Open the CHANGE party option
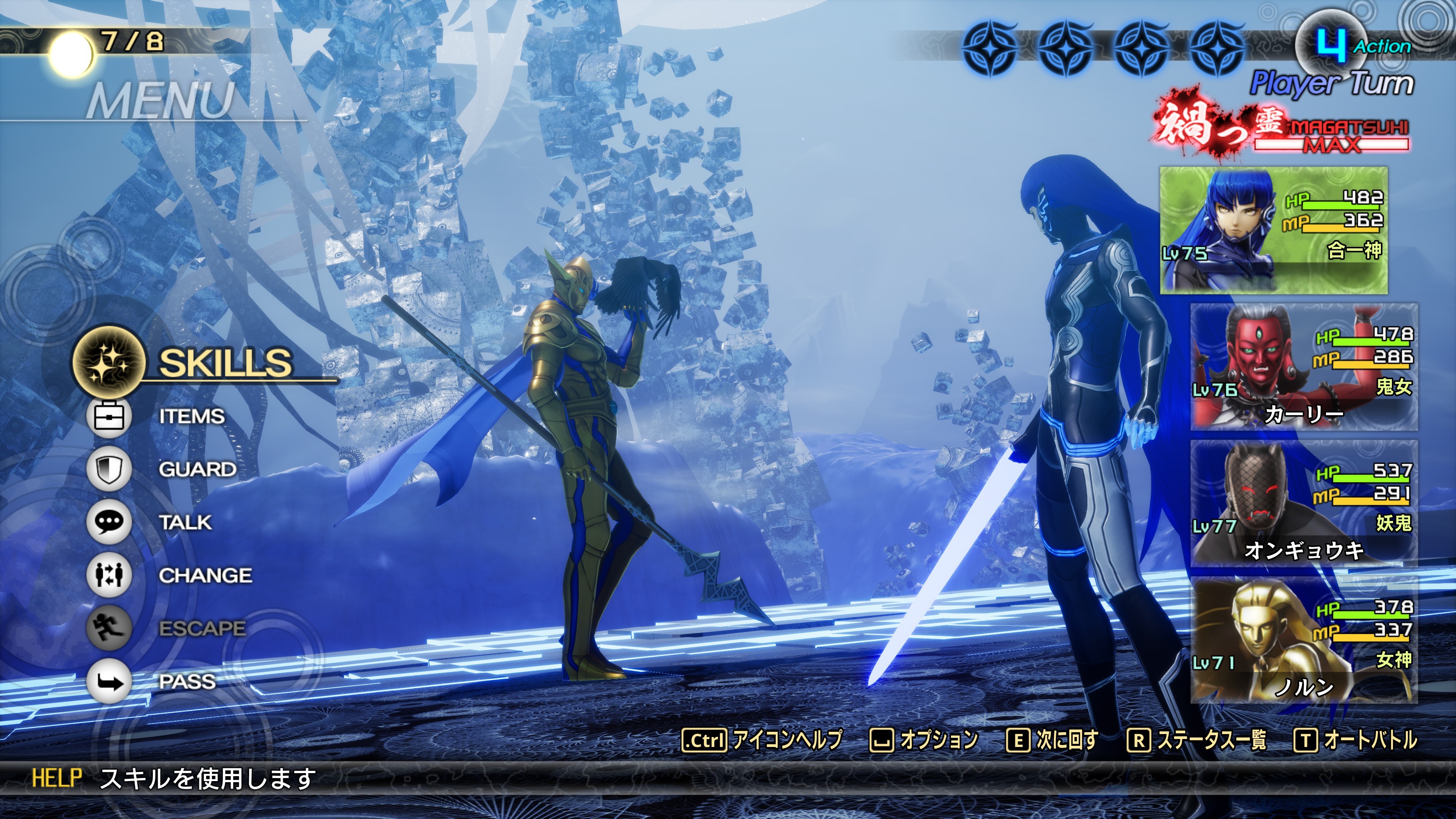Image resolution: width=1456 pixels, height=819 pixels. (x=205, y=576)
